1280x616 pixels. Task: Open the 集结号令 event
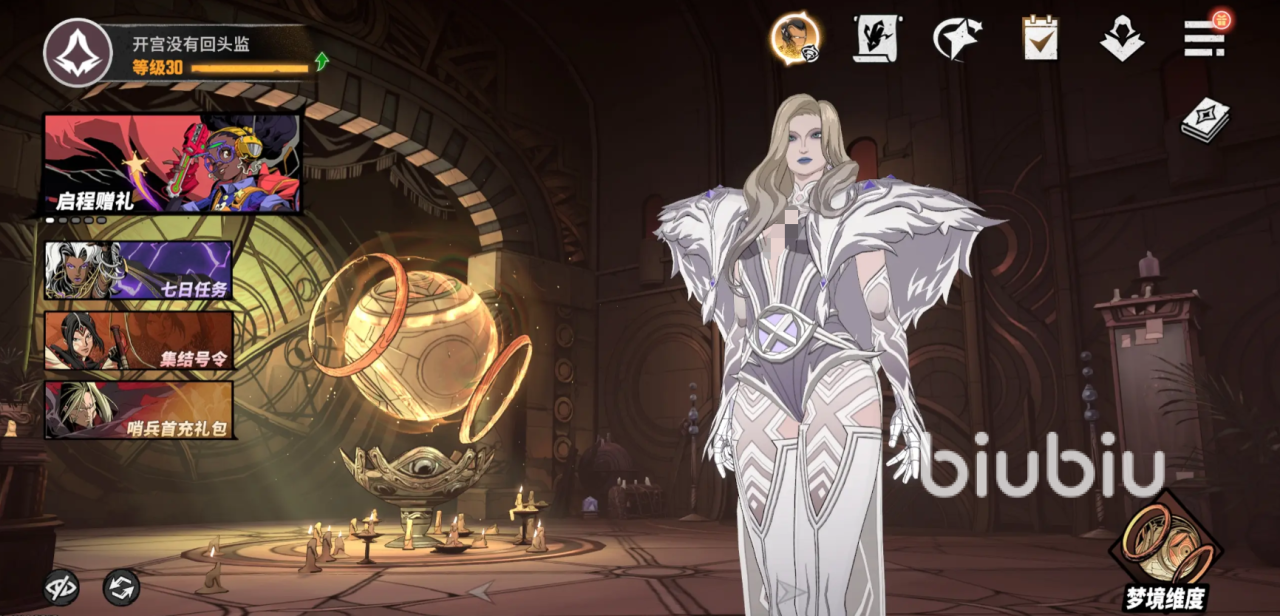click(x=138, y=340)
